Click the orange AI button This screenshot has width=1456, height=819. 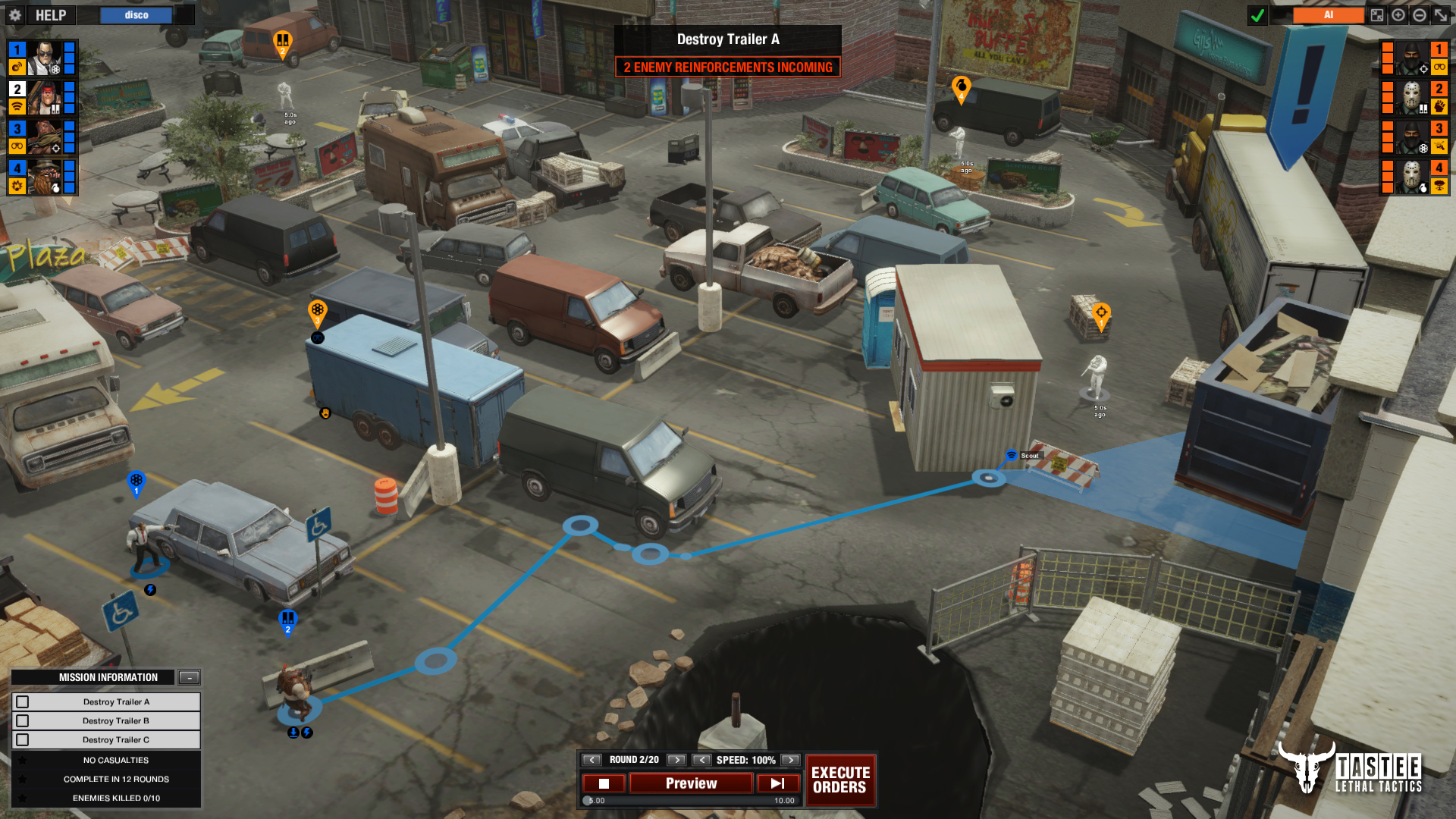coord(1329,14)
